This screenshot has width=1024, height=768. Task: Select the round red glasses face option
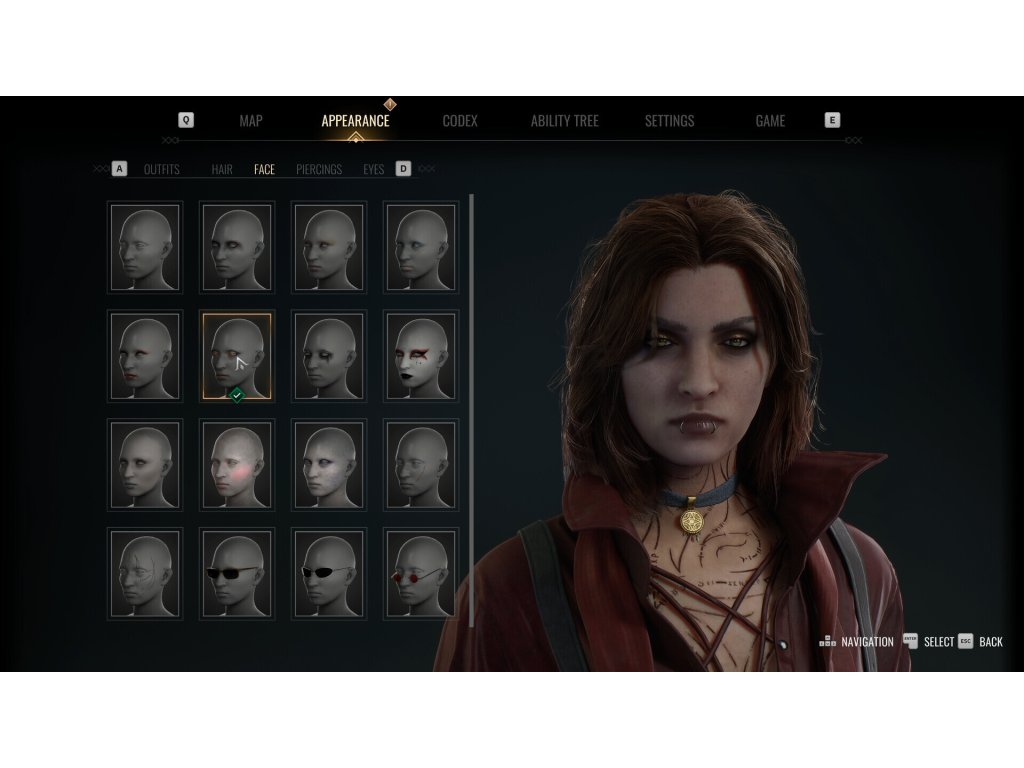coord(421,573)
